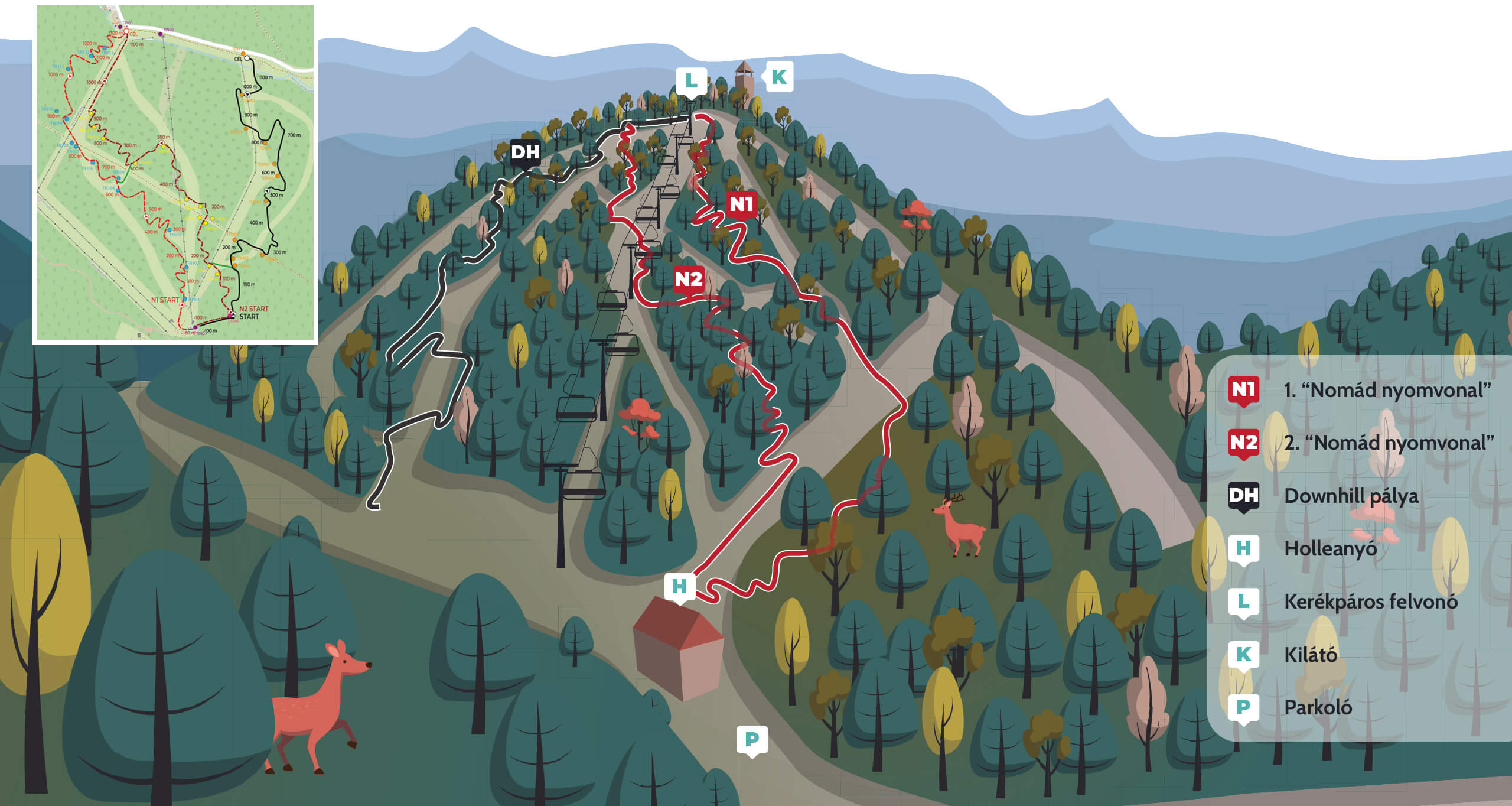1512x806 pixels.
Task: Click the K lookout marker beside the tower
Action: 779,77
